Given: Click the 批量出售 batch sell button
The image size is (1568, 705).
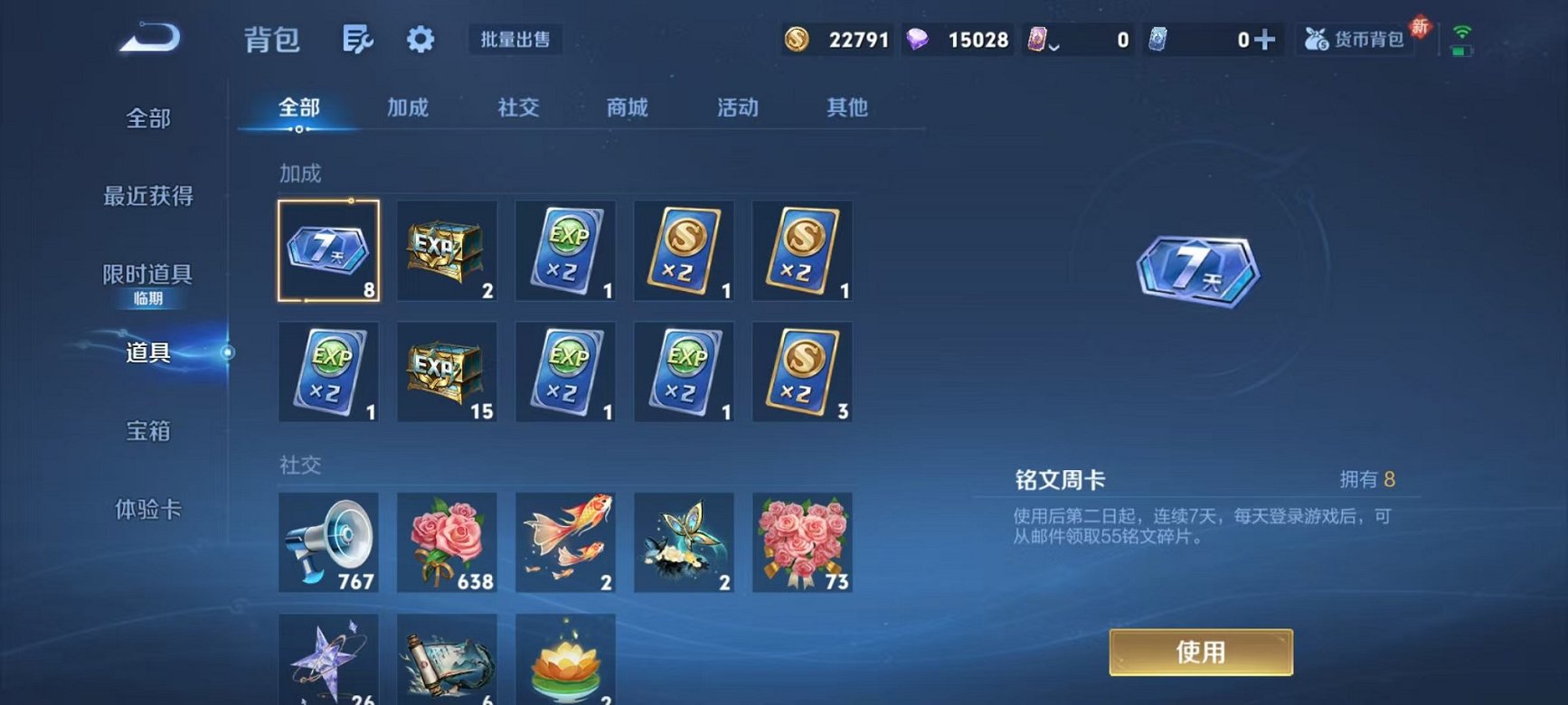Looking at the screenshot, I should pyautogui.click(x=513, y=40).
